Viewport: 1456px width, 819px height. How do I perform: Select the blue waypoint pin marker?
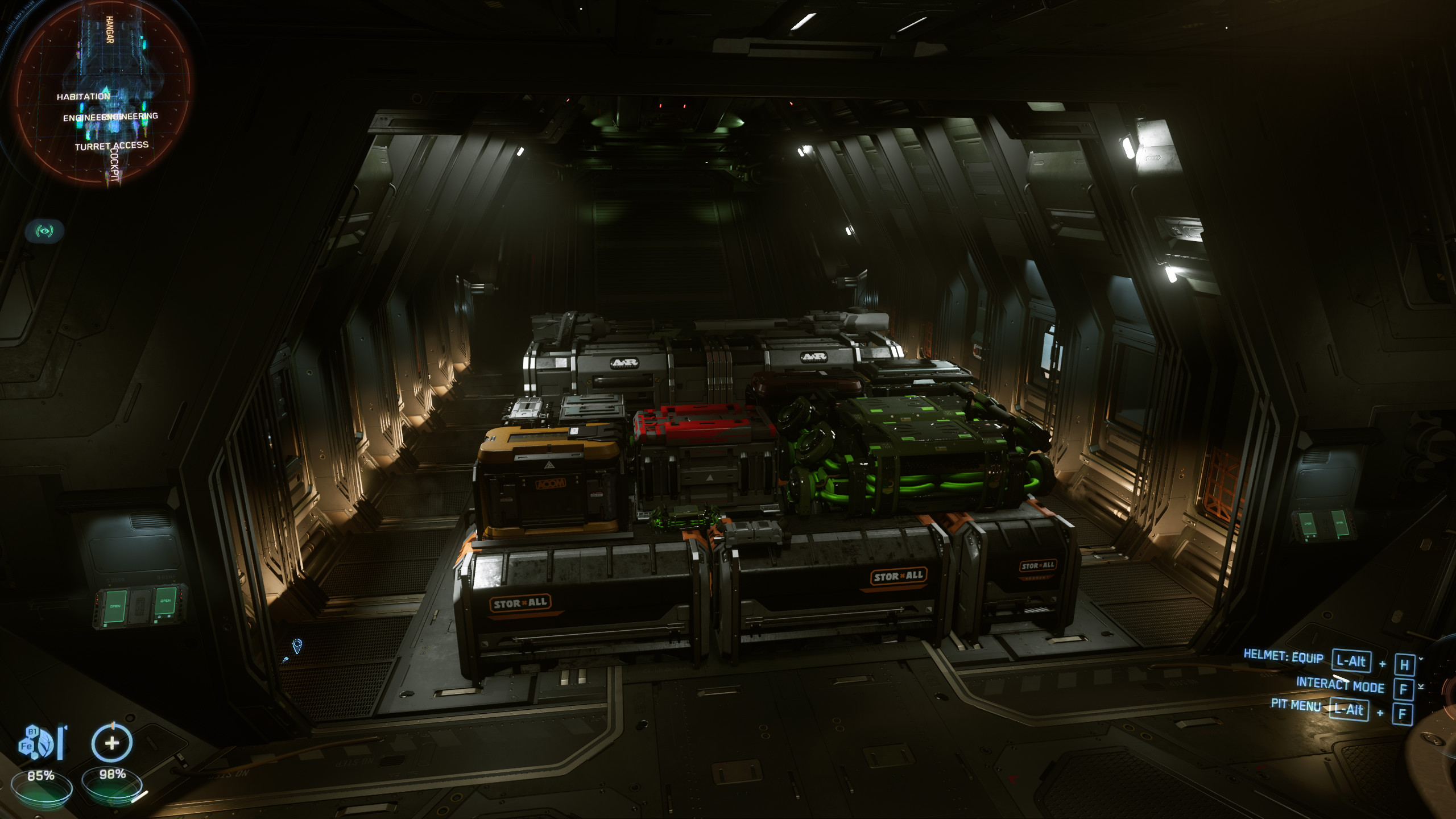point(297,646)
